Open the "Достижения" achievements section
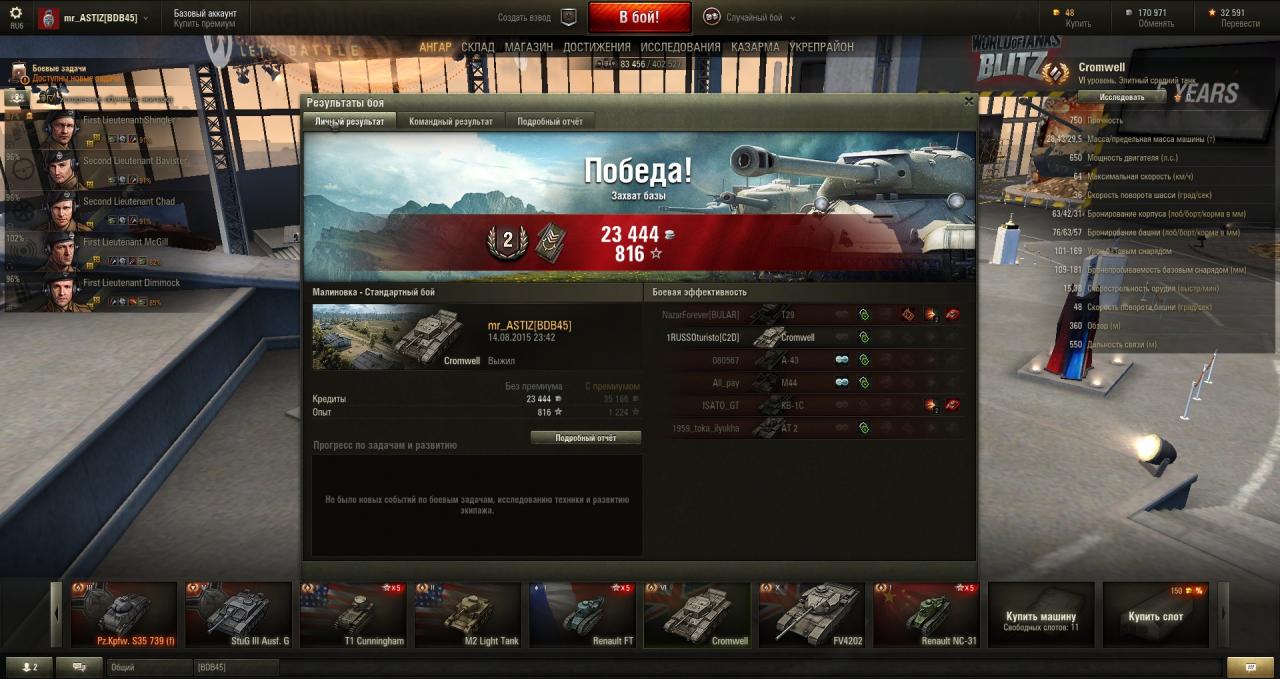This screenshot has height=679, width=1280. point(596,47)
